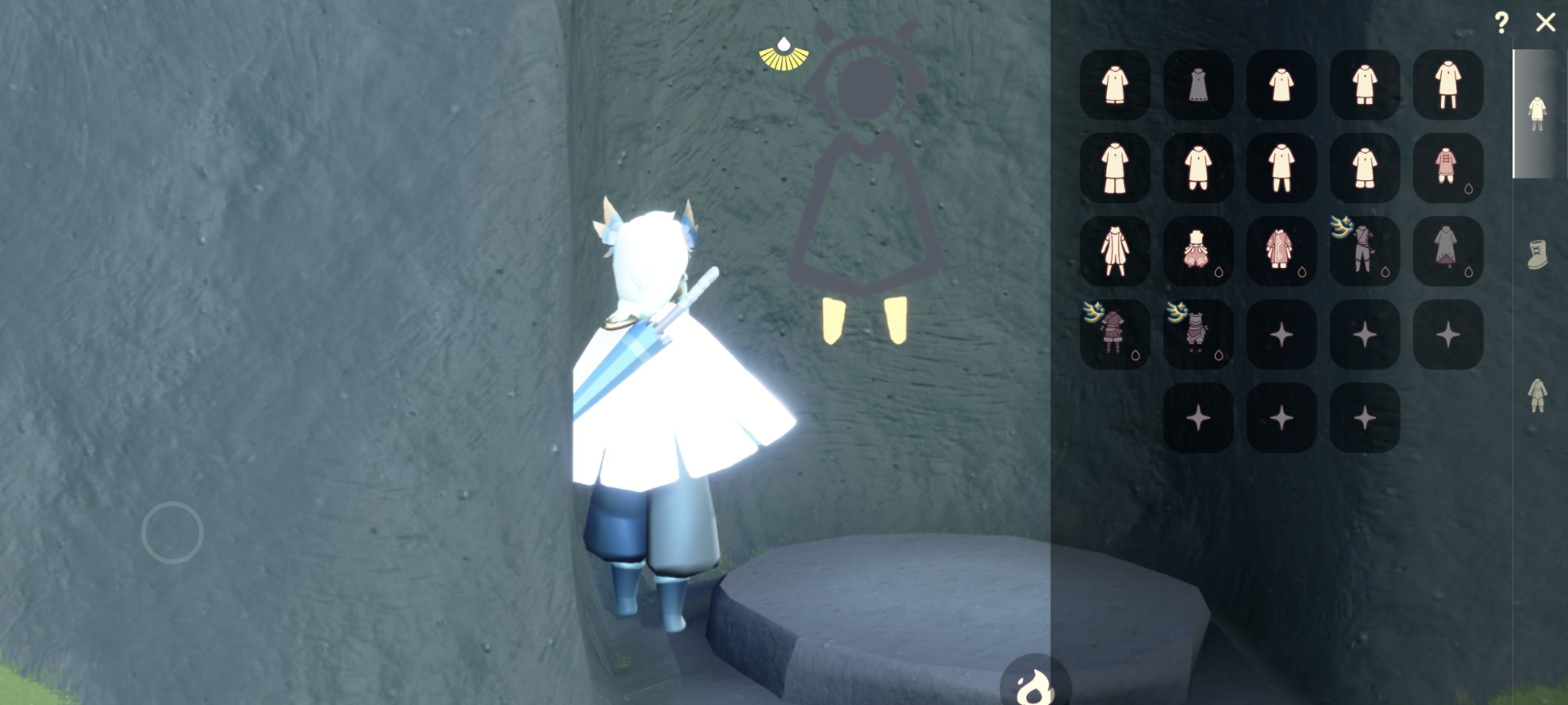Equip the gray sleeveless dress
The width and height of the screenshot is (1568, 705).
1198,85
